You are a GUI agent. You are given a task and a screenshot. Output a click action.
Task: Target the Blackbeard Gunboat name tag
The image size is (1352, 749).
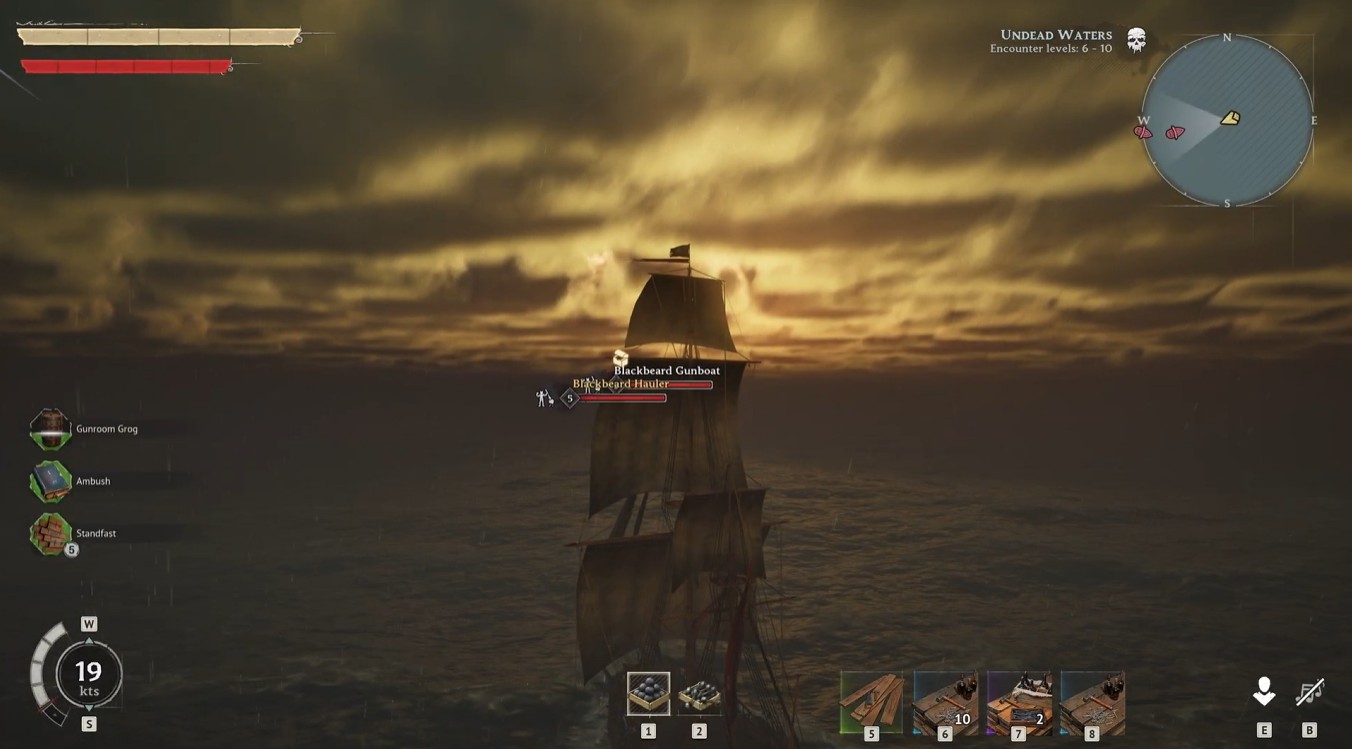pos(667,370)
